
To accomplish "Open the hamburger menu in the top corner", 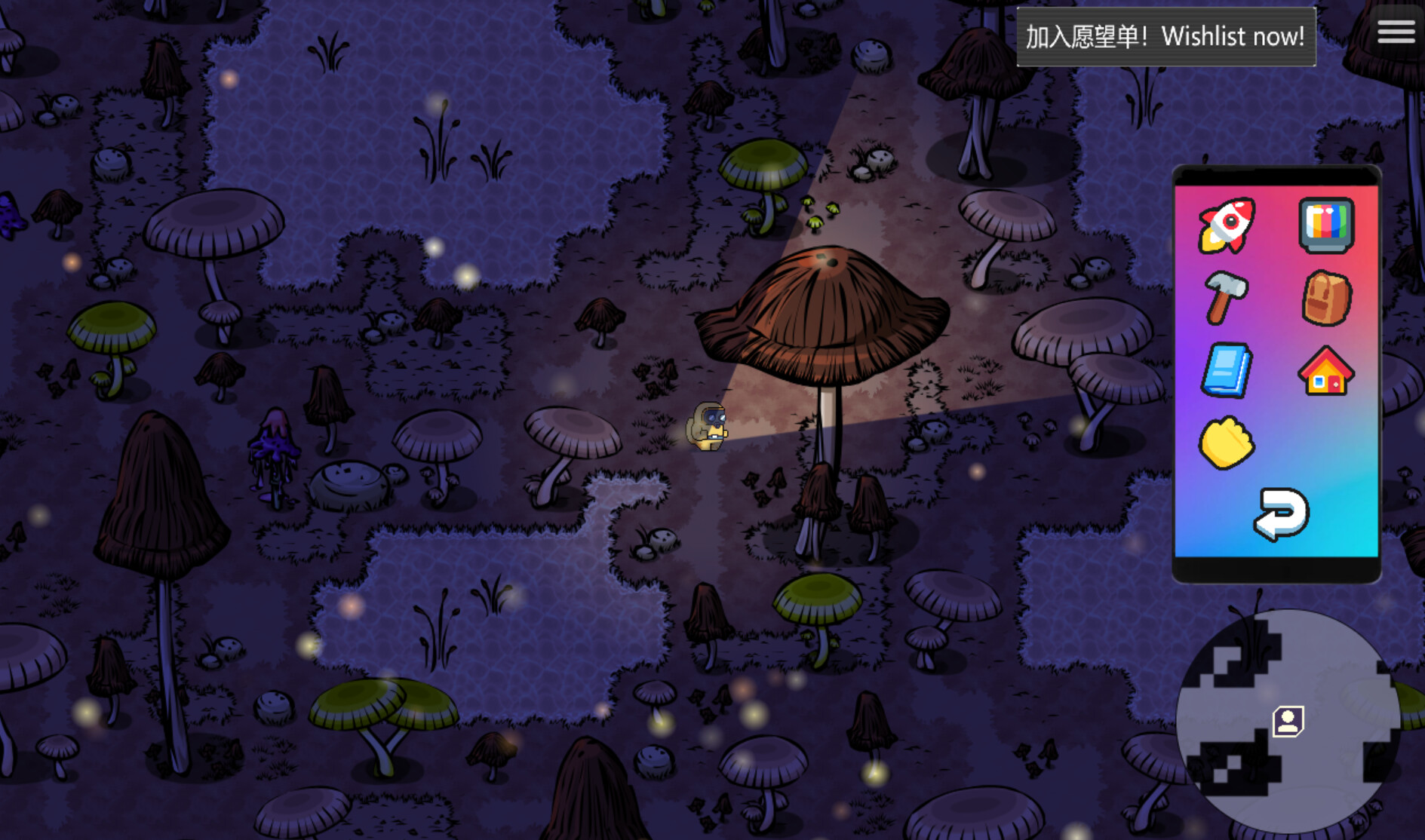I will point(1396,31).
